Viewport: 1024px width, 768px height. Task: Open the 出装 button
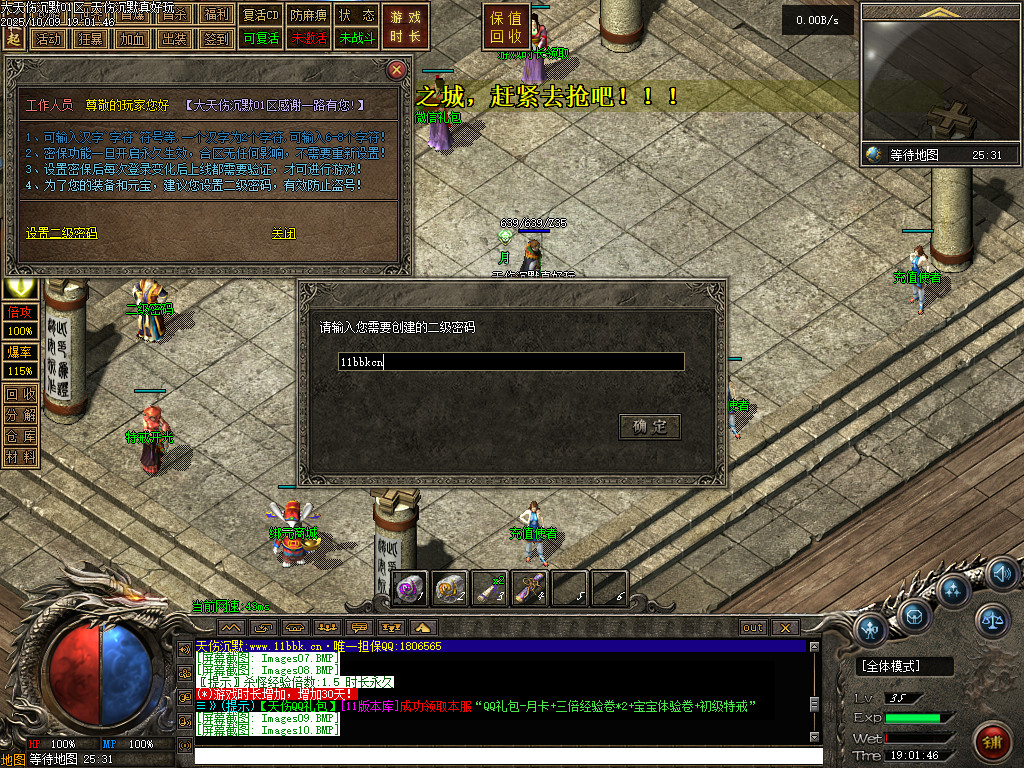[173, 39]
